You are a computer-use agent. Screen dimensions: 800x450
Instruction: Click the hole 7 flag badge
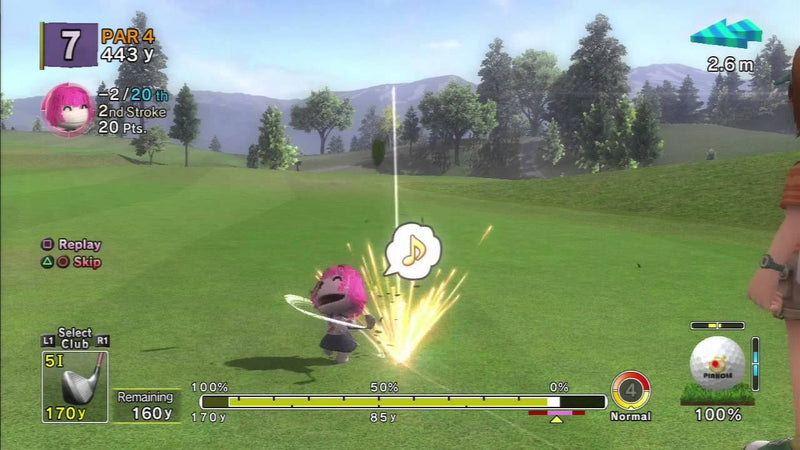coord(69,45)
